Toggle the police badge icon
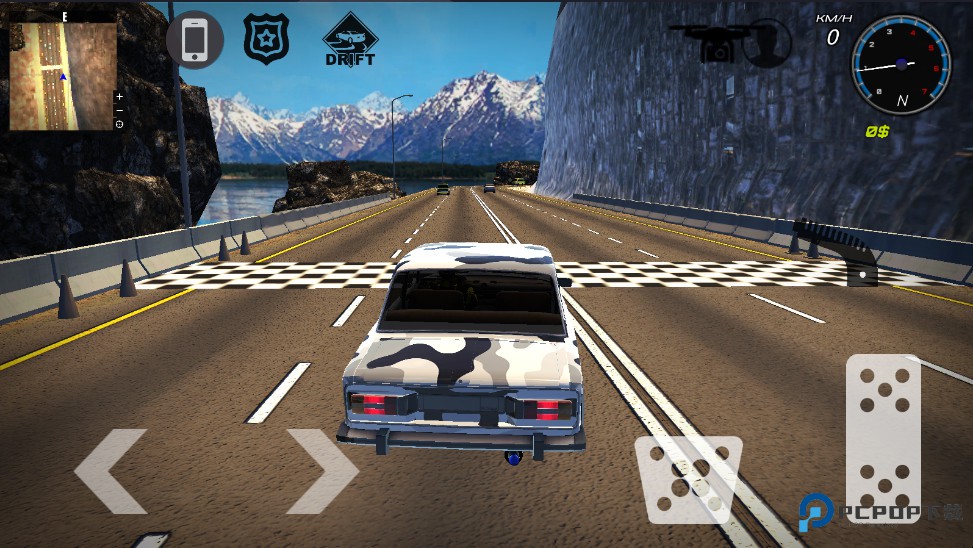Screen dimensions: 973x548 click(266, 40)
